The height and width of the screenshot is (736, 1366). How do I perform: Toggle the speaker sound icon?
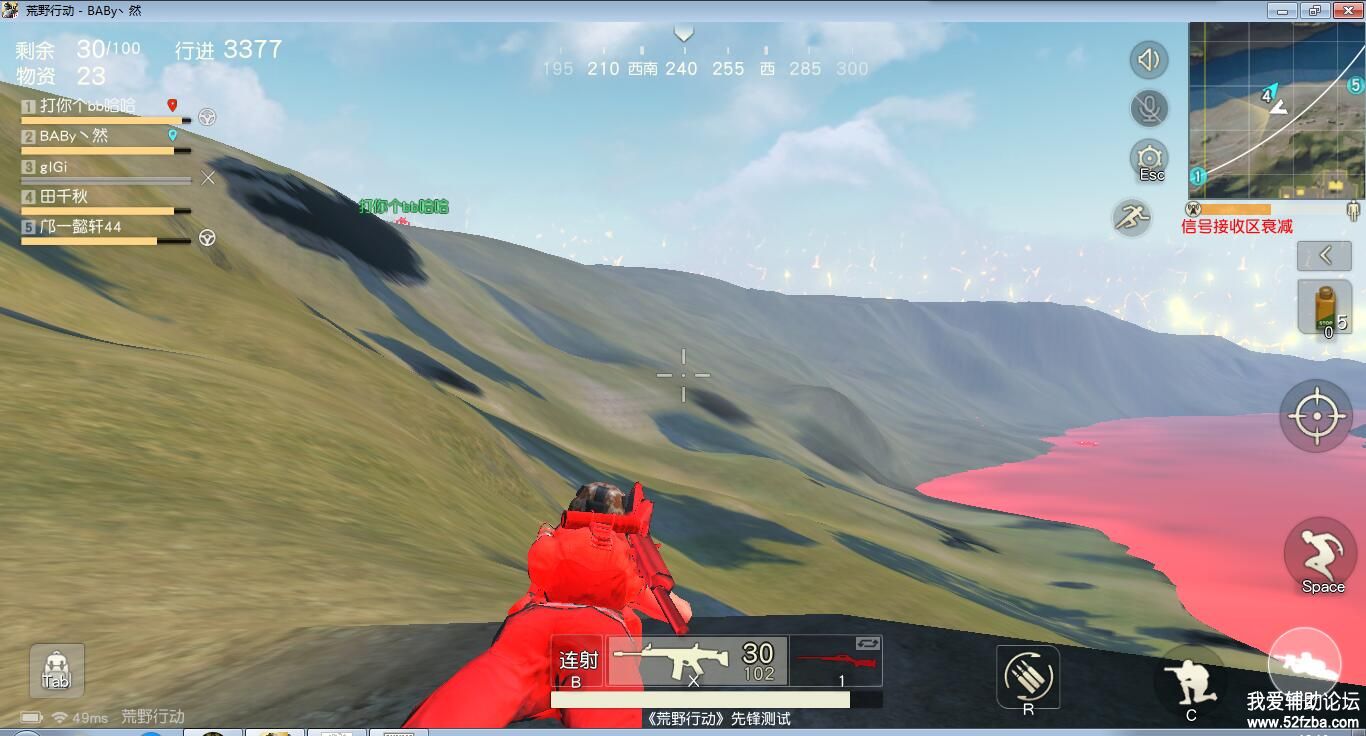pos(1149,60)
